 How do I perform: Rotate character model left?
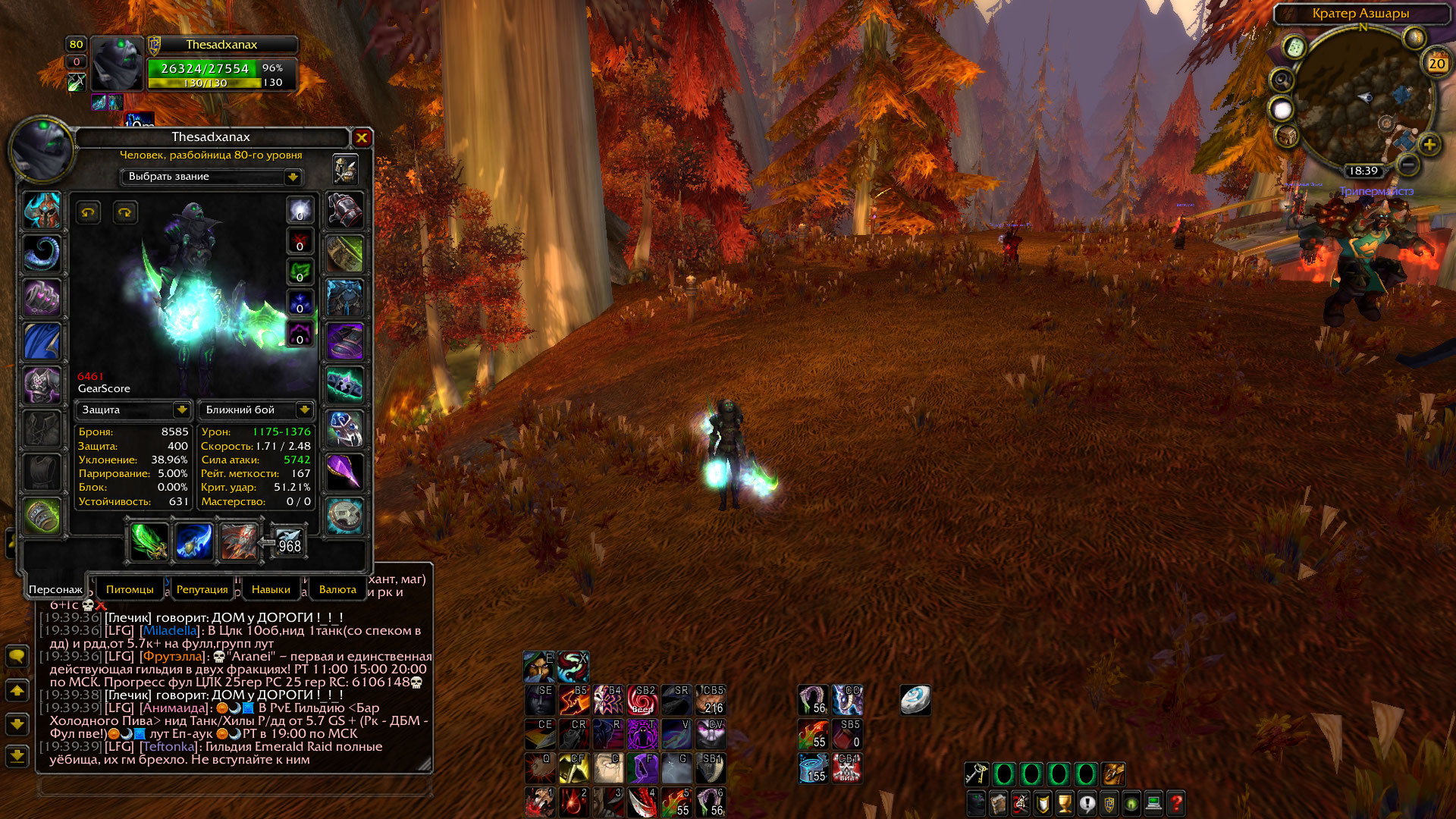click(89, 212)
